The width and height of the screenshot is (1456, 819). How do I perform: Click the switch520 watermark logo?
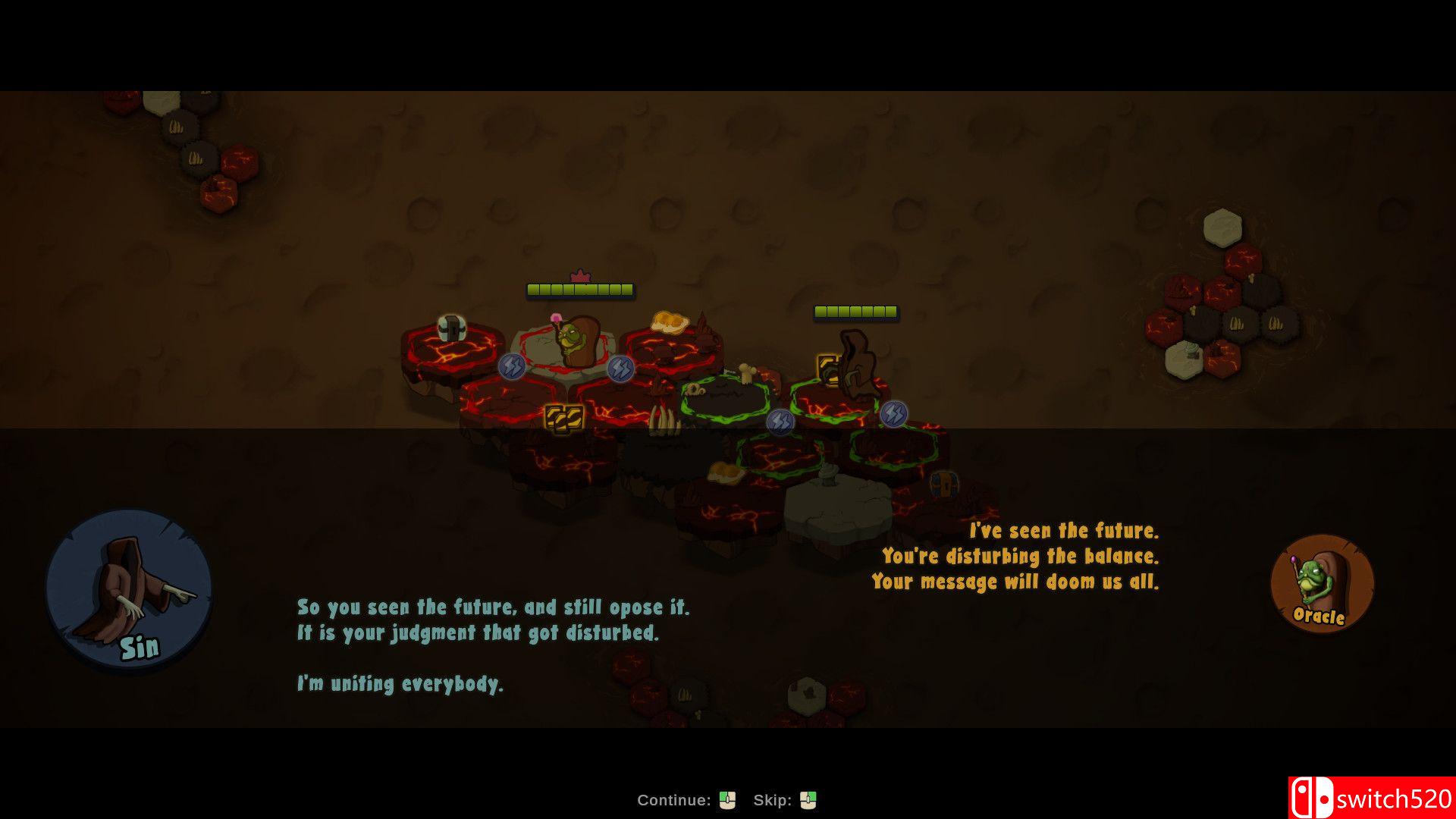point(1371,798)
